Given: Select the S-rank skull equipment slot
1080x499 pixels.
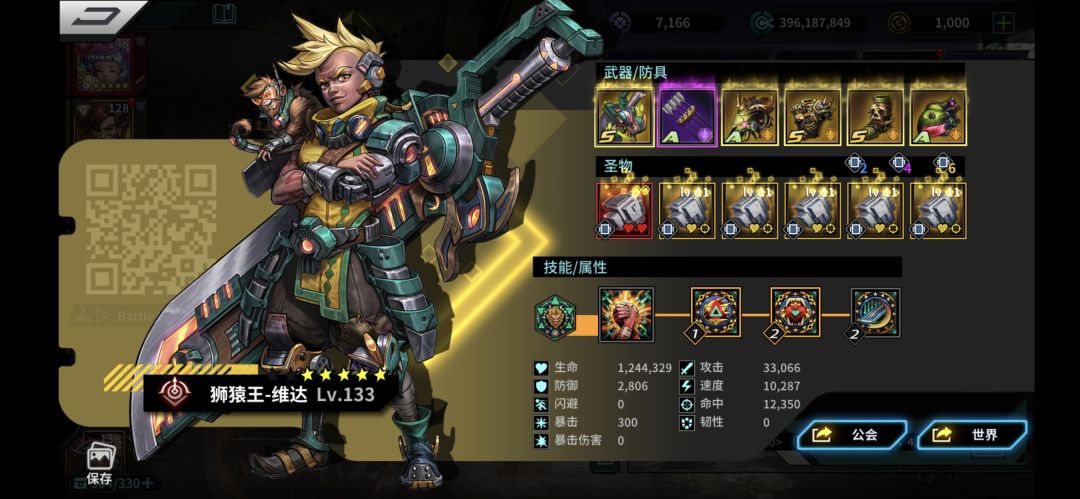Looking at the screenshot, I should (x=875, y=117).
